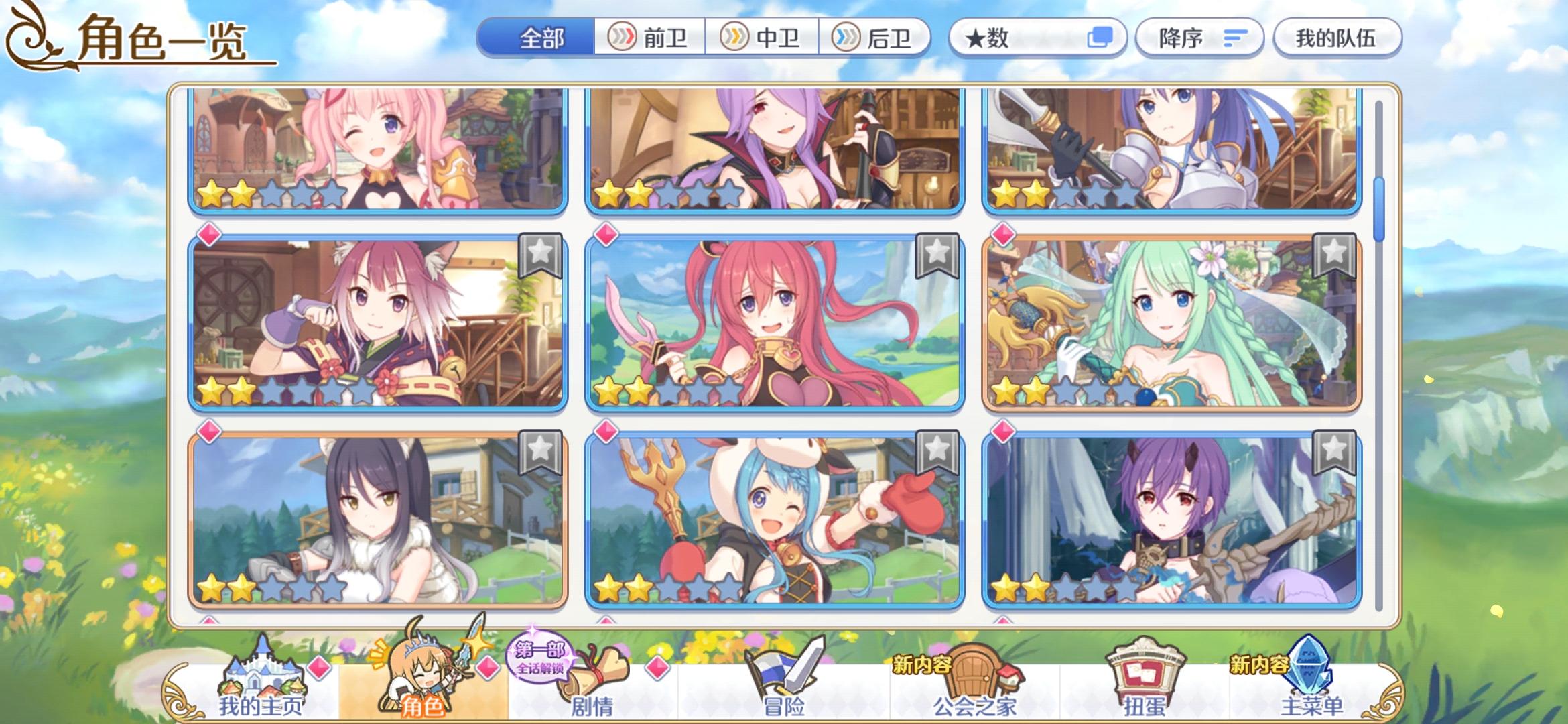Change sorting via the 降序 control
The image size is (1568, 724).
point(1199,38)
